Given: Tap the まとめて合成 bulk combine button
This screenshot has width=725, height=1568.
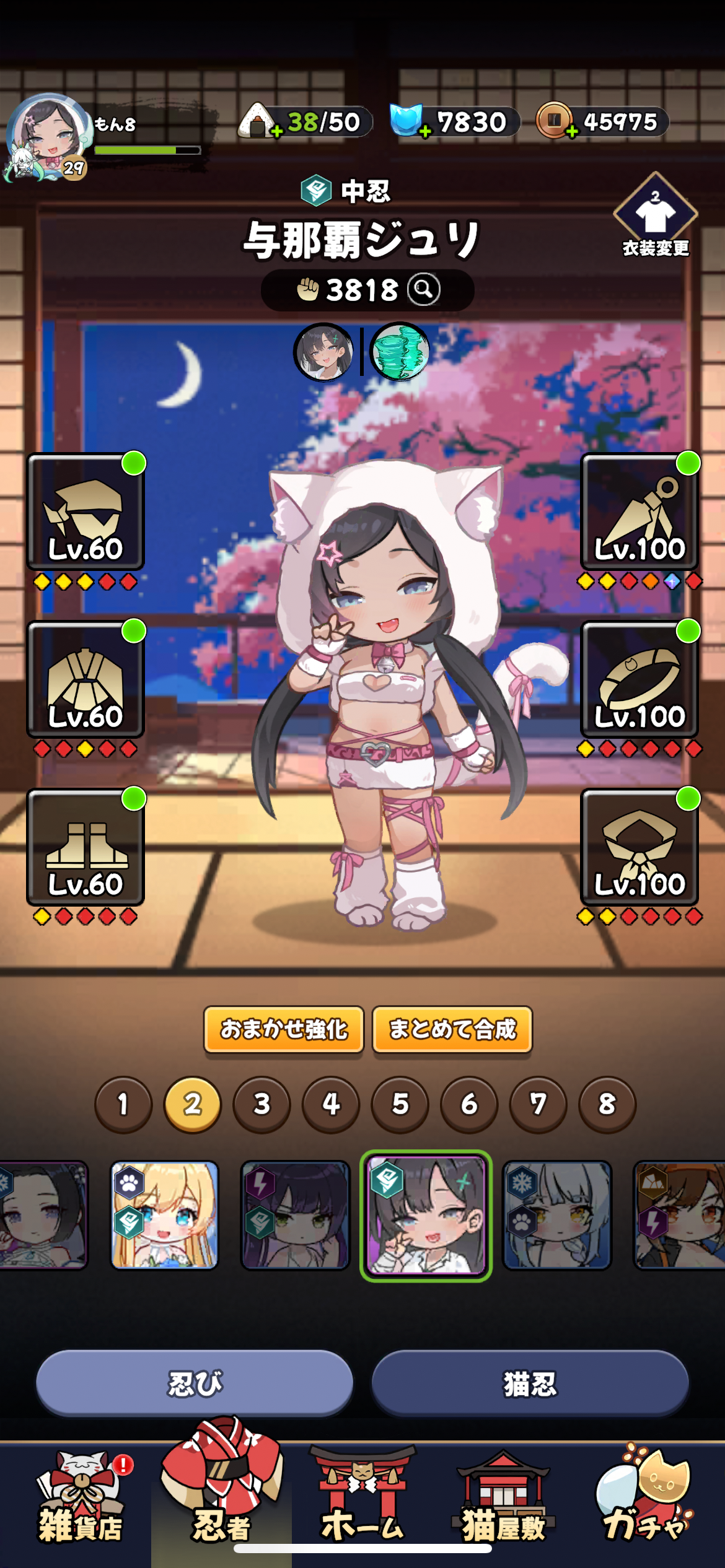Looking at the screenshot, I should (x=452, y=1029).
